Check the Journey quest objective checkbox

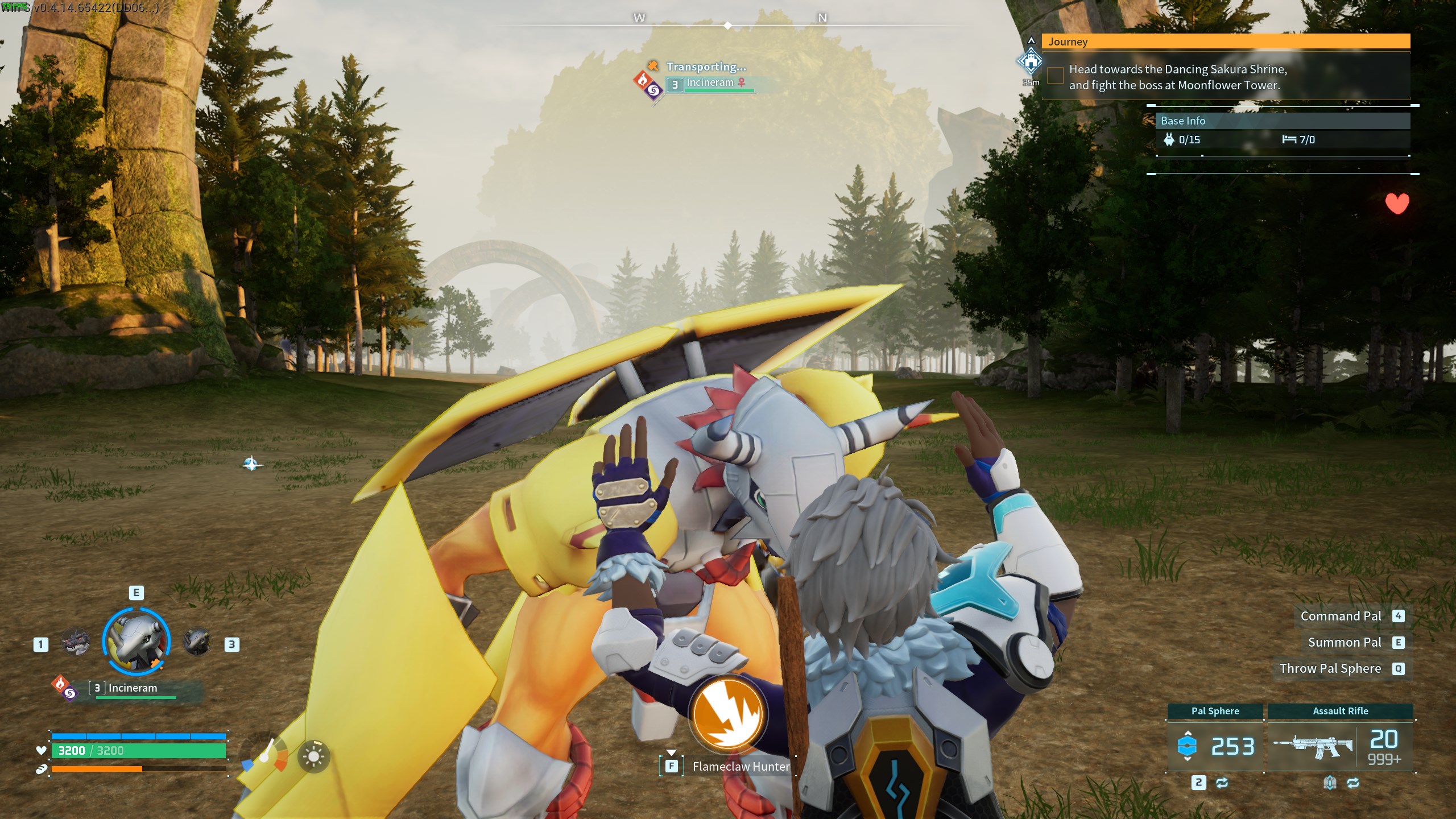pos(1056,76)
